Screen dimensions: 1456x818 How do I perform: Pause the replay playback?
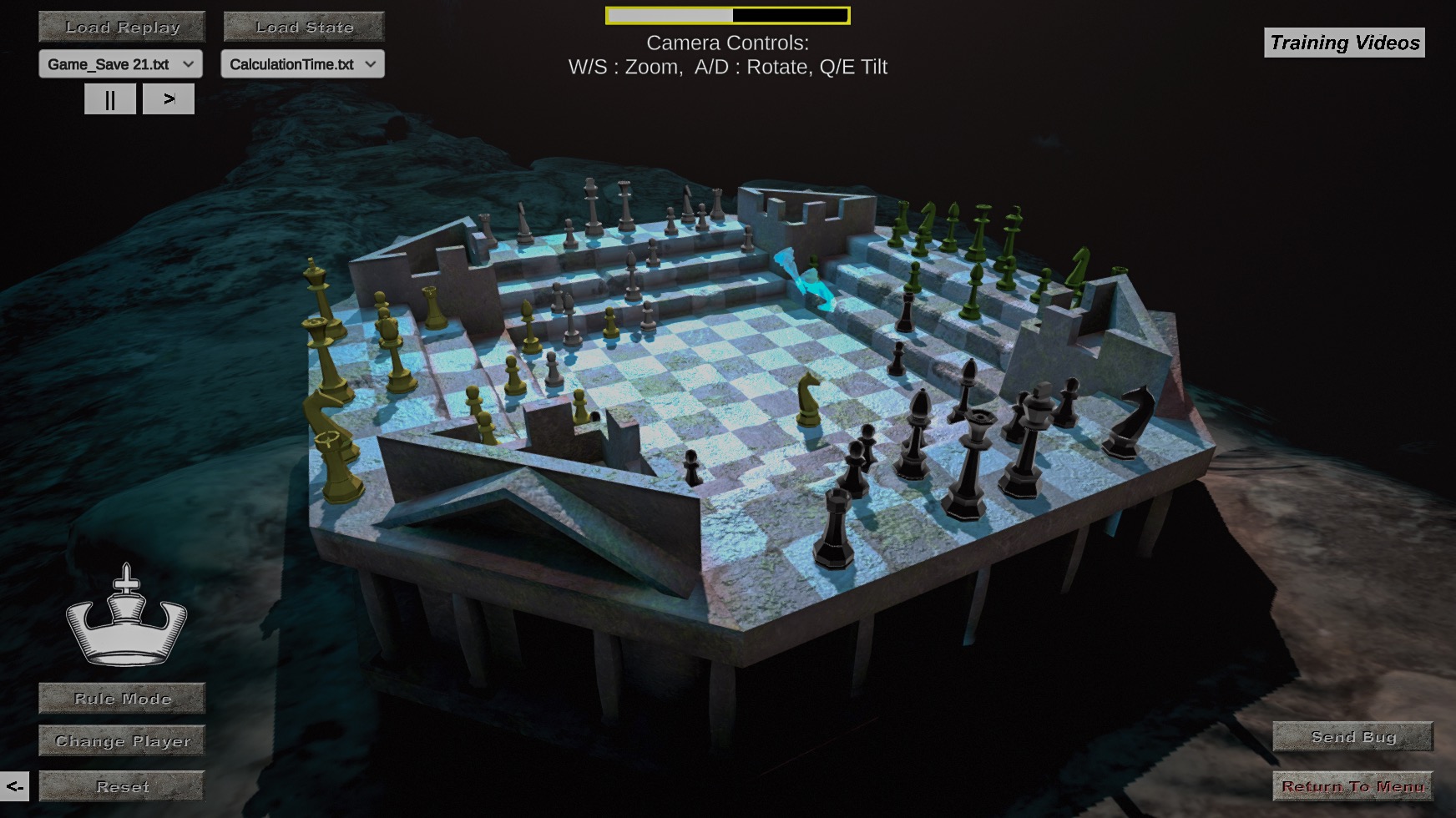pyautogui.click(x=109, y=98)
